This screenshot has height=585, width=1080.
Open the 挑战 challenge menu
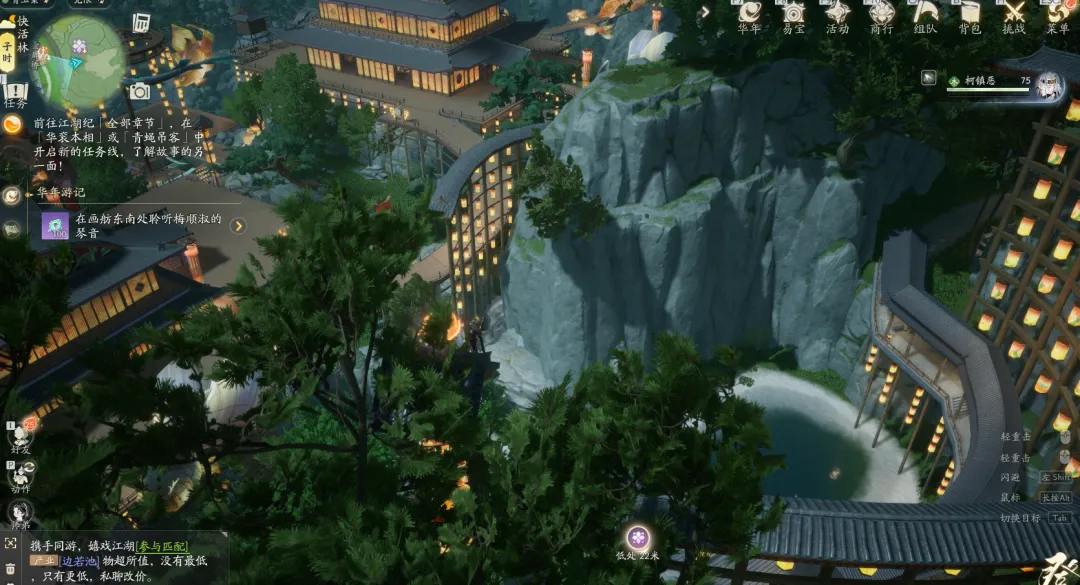coord(1013,15)
